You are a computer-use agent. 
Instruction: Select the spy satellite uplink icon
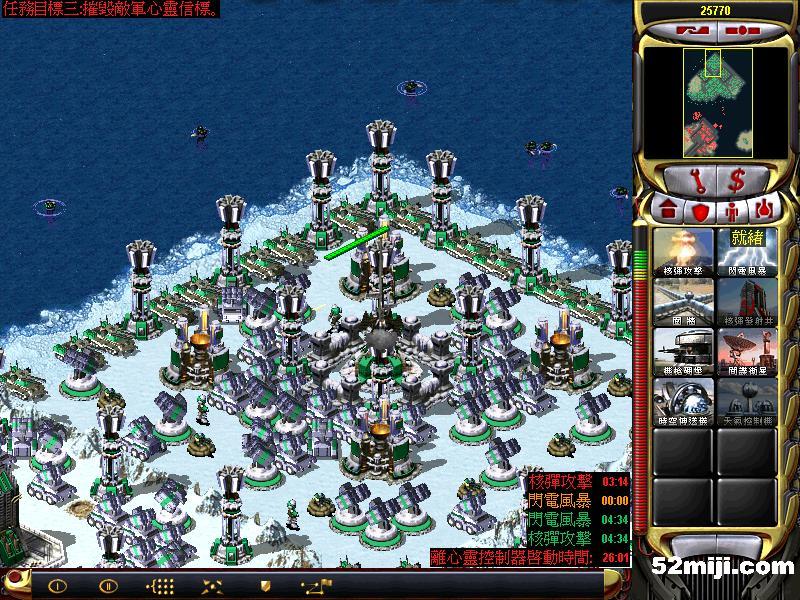[x=746, y=351]
